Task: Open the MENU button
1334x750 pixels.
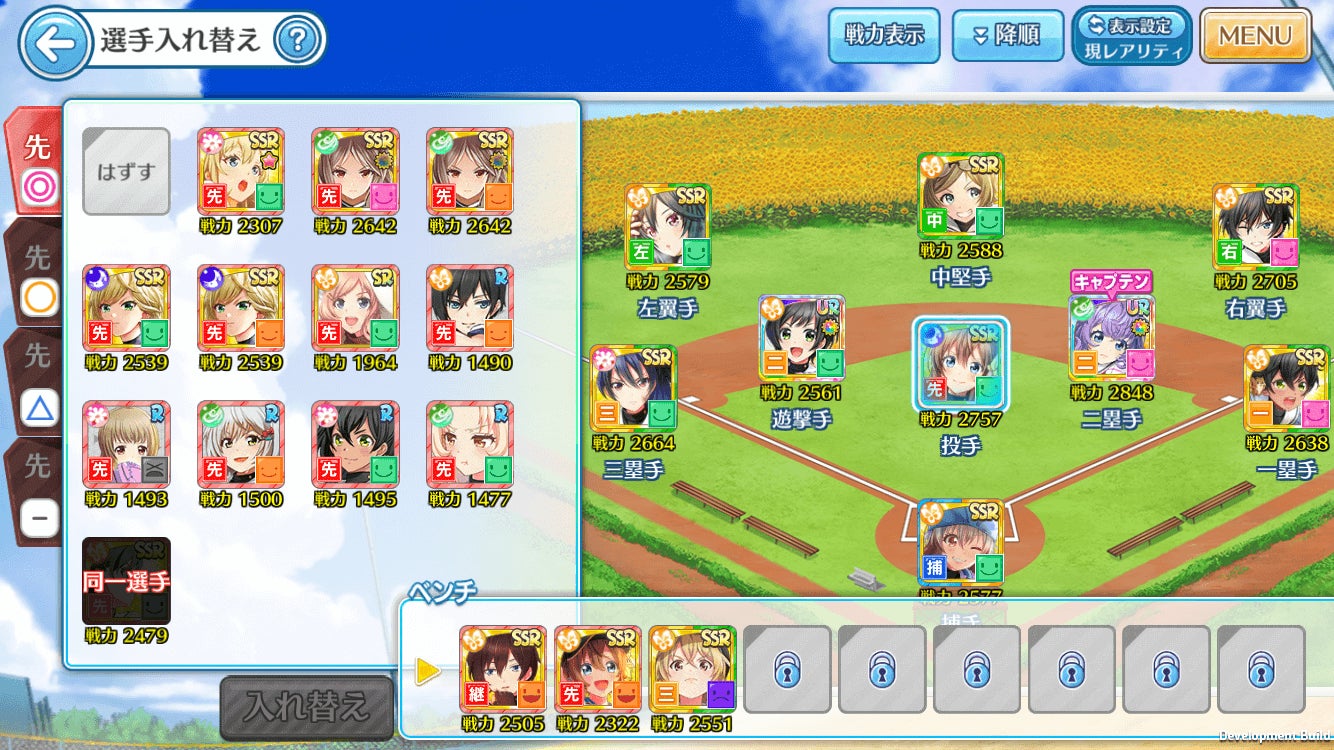Action: 1255,36
